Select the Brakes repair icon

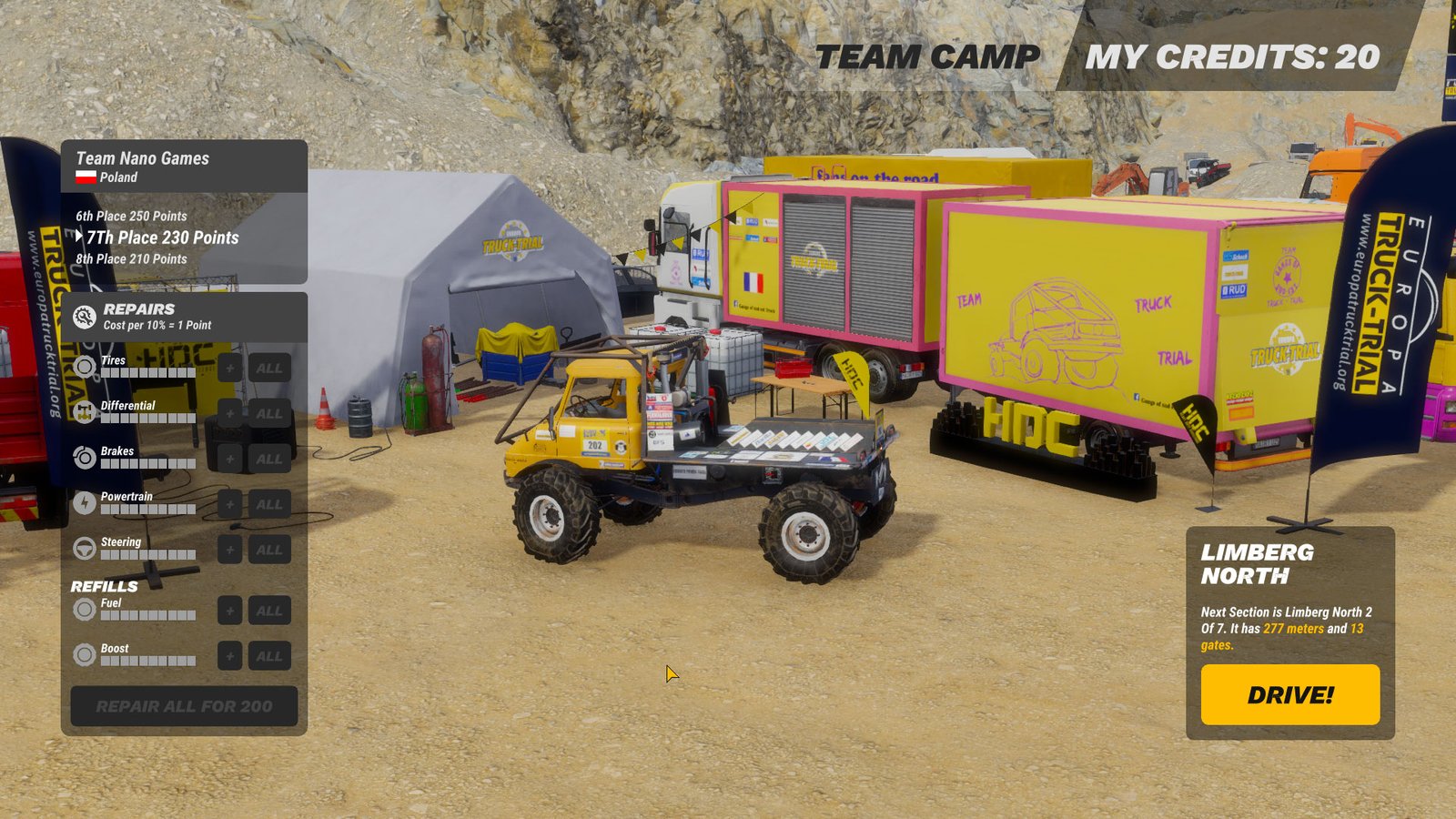point(86,457)
